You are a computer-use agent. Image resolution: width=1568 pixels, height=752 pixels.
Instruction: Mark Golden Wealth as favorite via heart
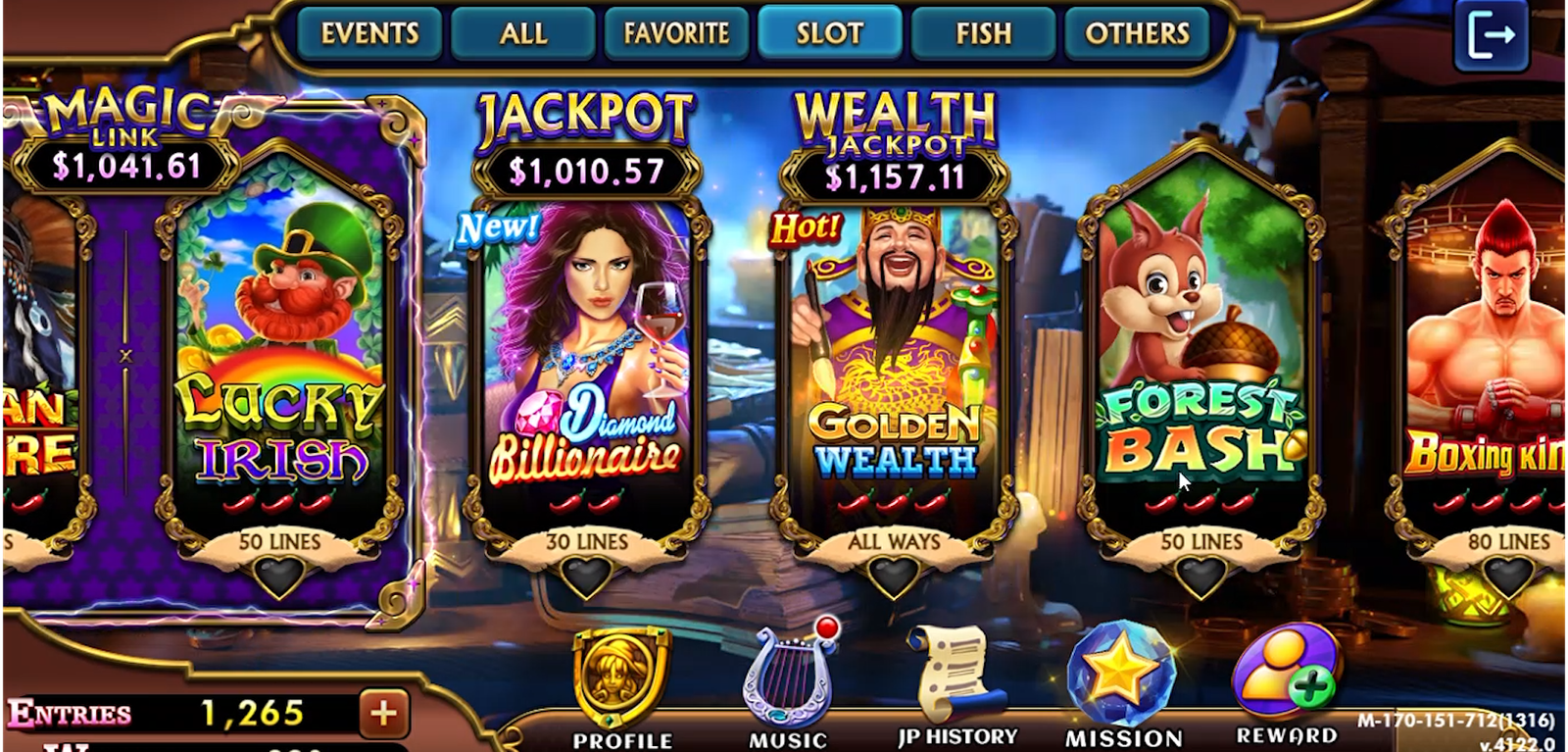point(894,577)
